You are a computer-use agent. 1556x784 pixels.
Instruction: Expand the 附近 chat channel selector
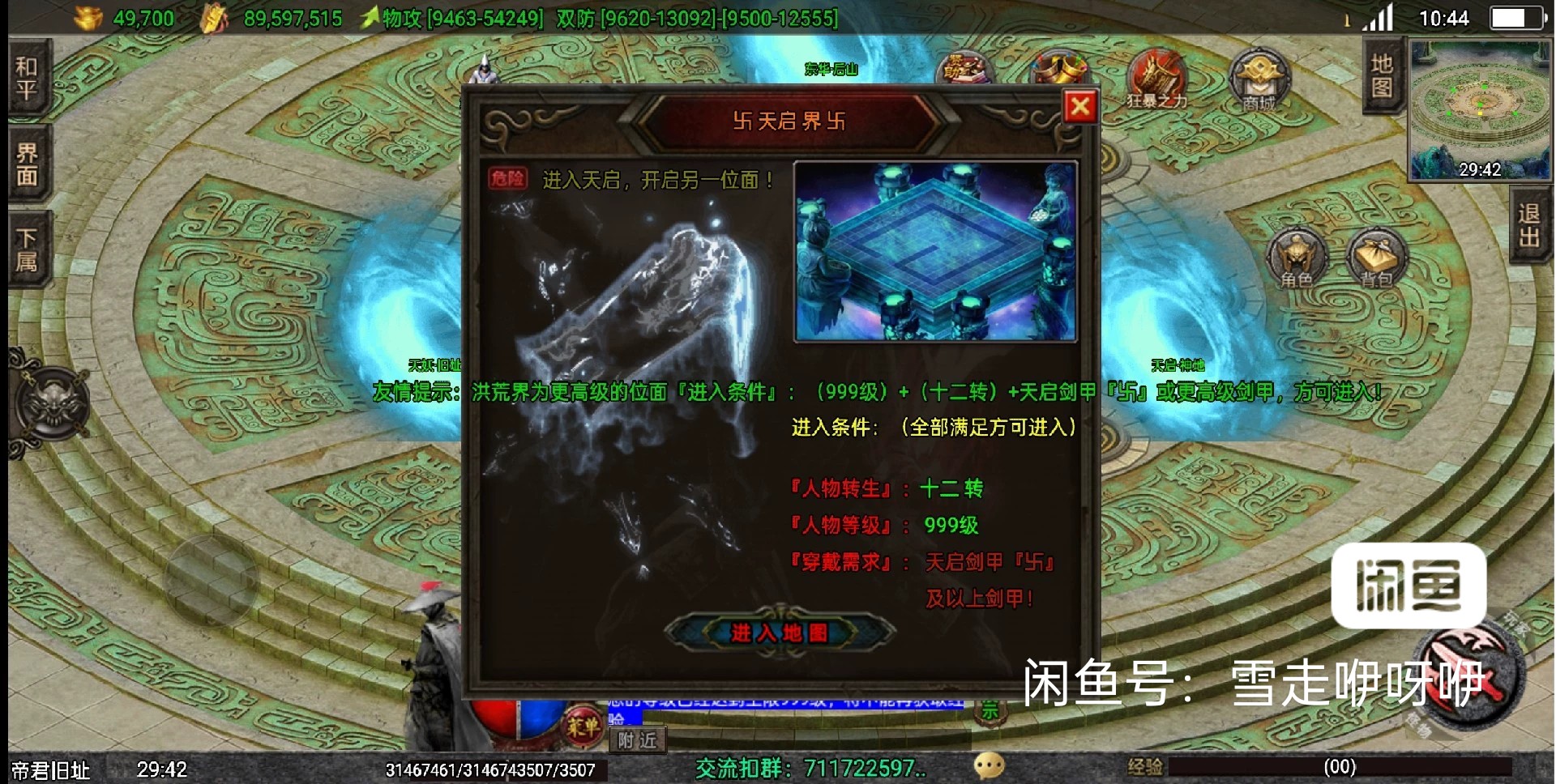coord(637,739)
